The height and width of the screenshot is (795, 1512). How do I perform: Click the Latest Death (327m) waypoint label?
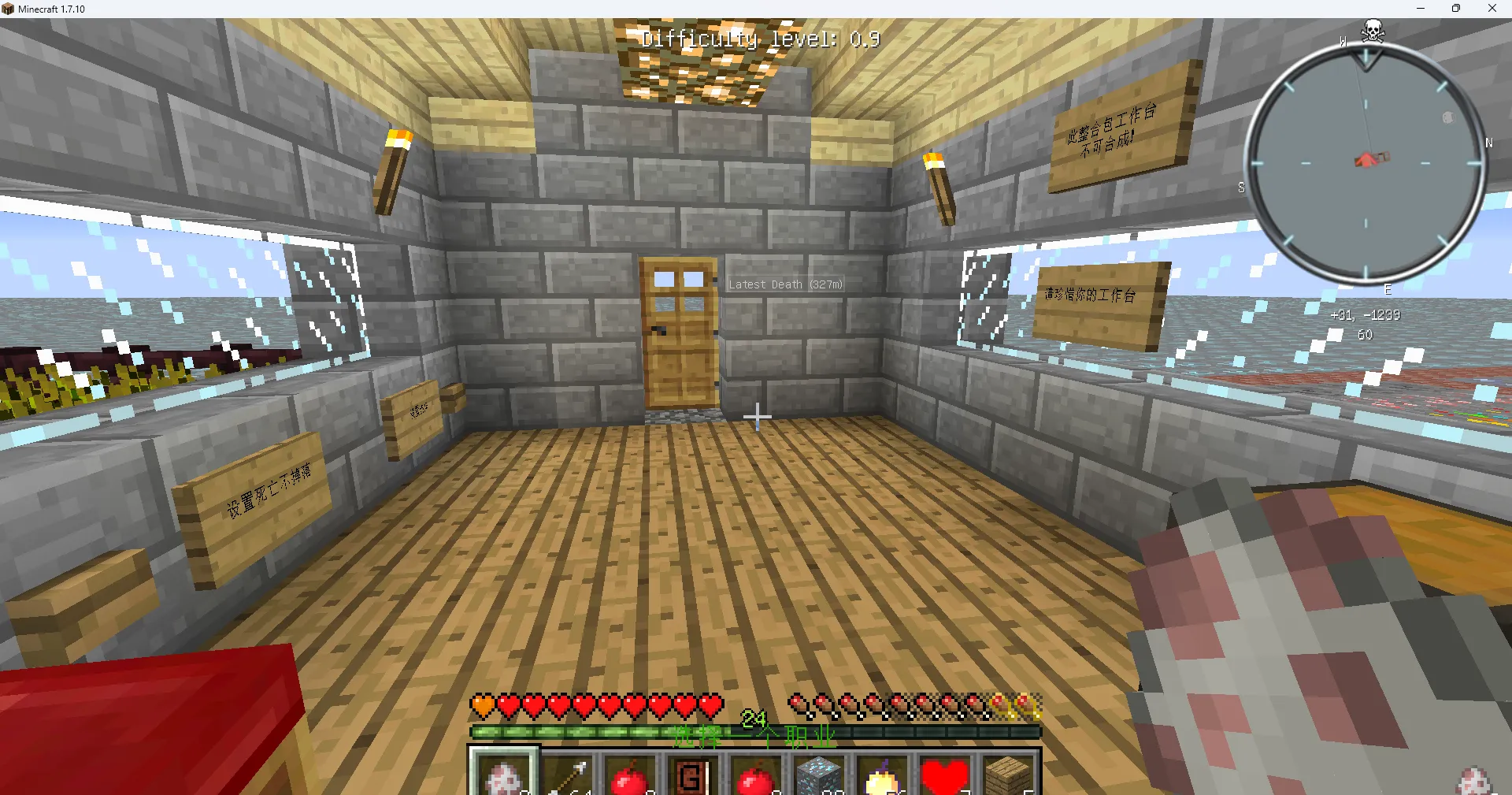pyautogui.click(x=785, y=284)
